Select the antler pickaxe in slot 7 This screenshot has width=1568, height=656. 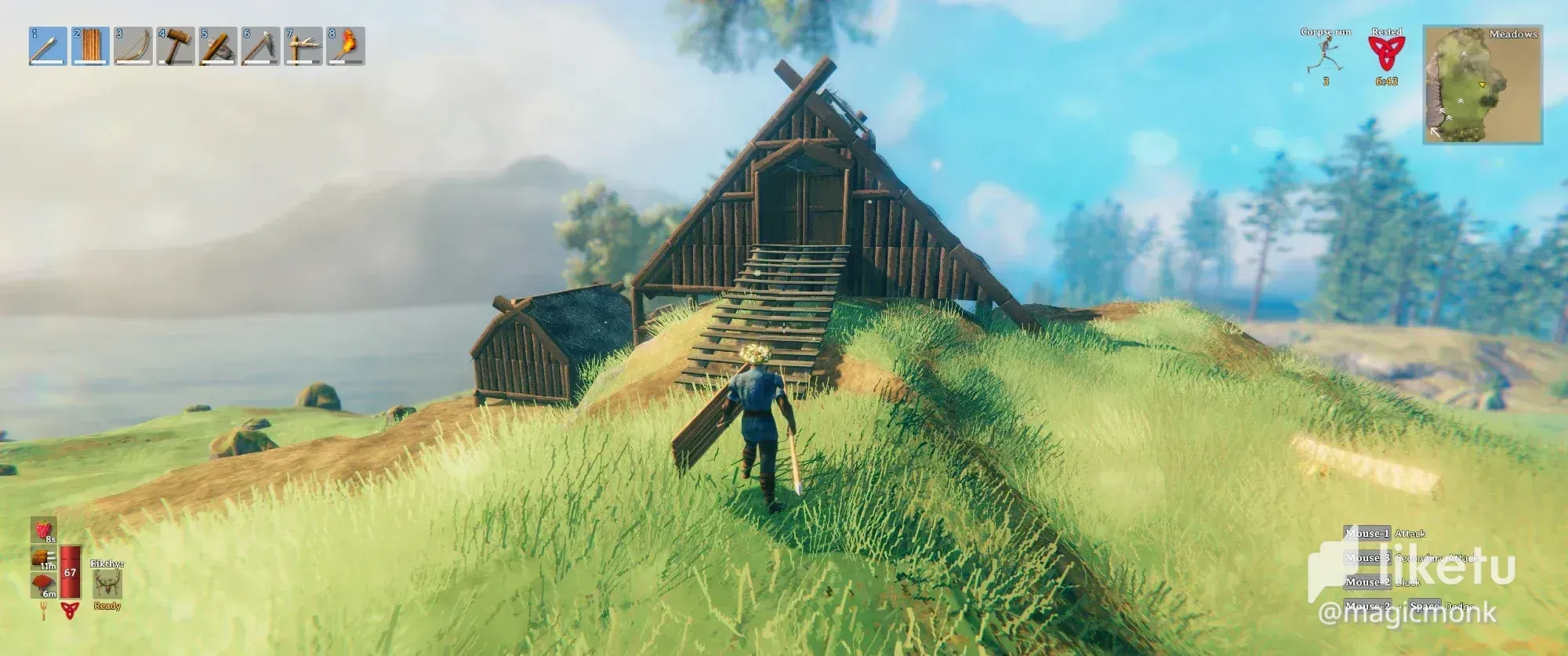point(303,46)
